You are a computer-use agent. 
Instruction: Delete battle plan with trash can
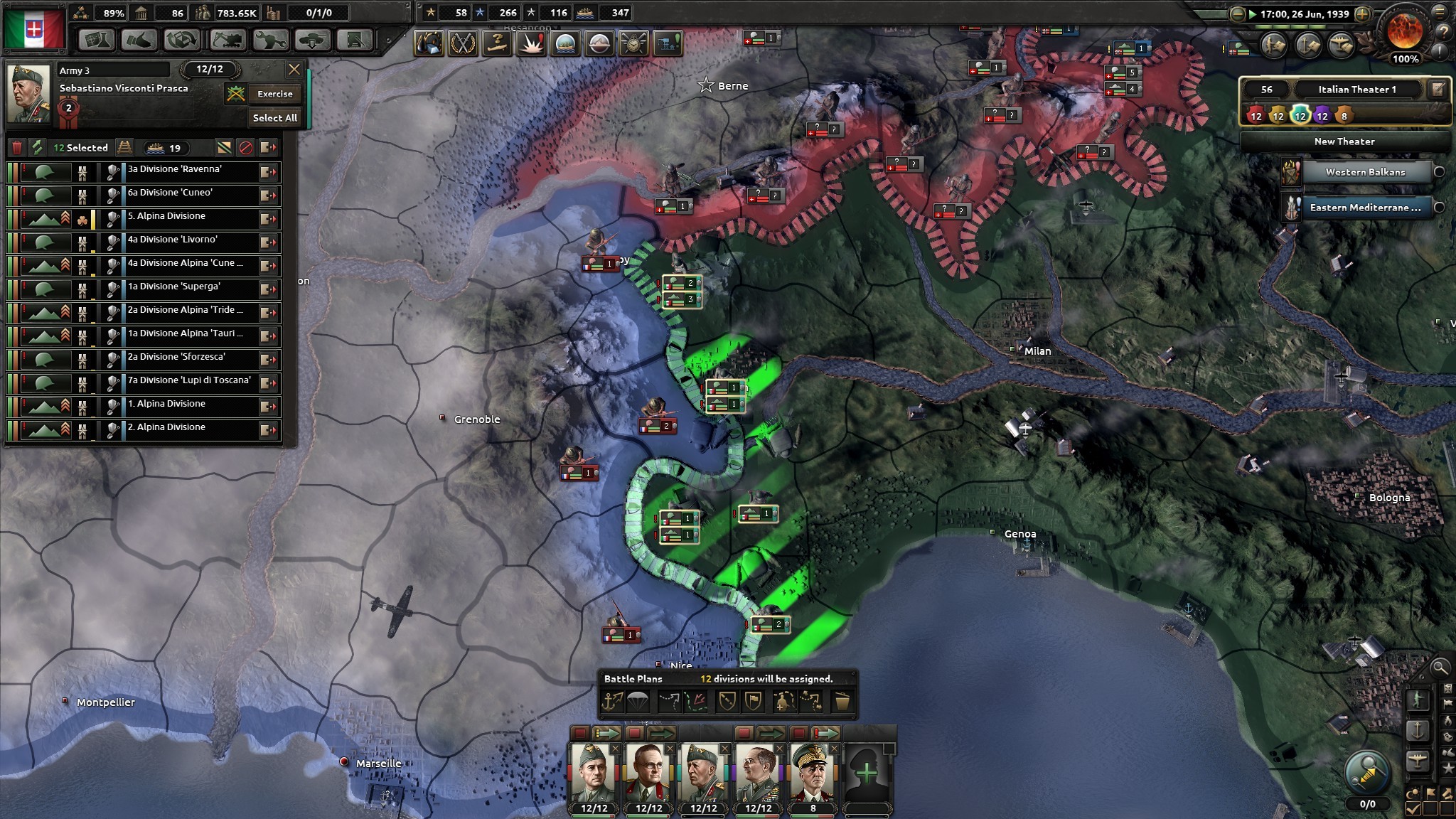click(x=842, y=702)
